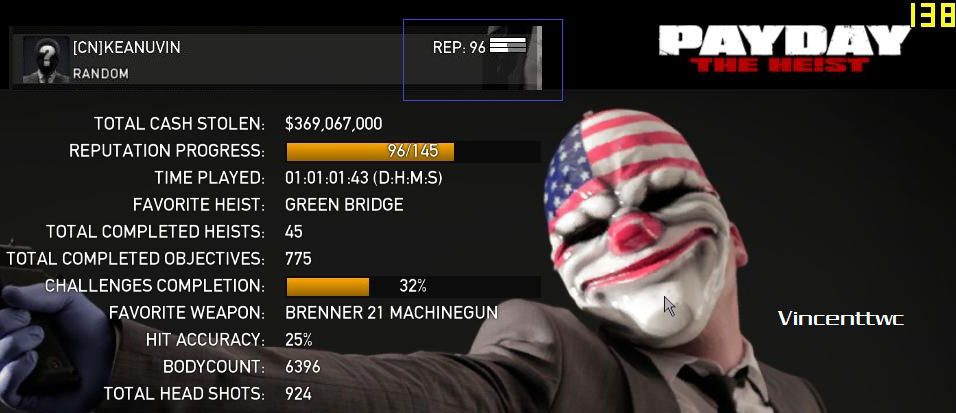Select the character portrait beside REP: 96

[x=514, y=60]
